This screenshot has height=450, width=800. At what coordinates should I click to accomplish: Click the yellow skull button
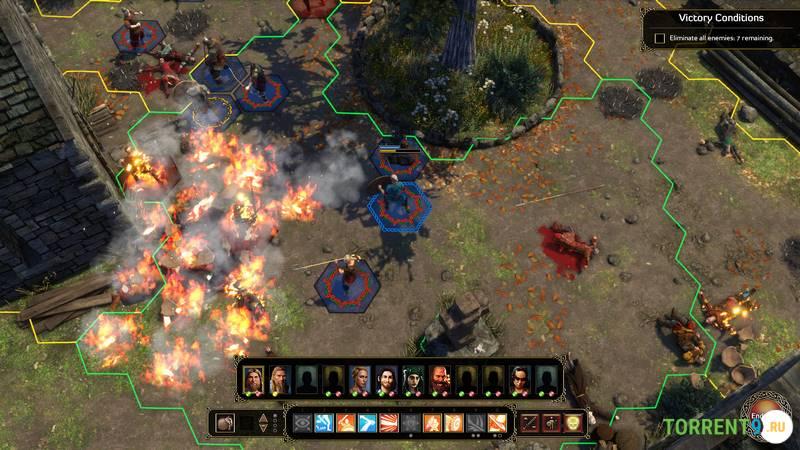point(573,422)
